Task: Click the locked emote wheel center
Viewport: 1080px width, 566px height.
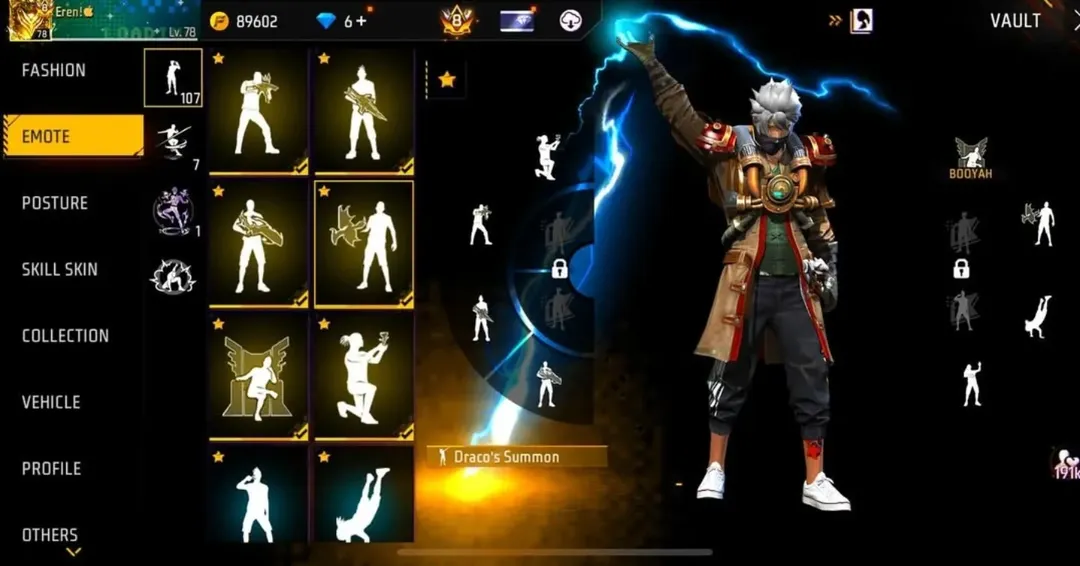Action: click(x=560, y=268)
